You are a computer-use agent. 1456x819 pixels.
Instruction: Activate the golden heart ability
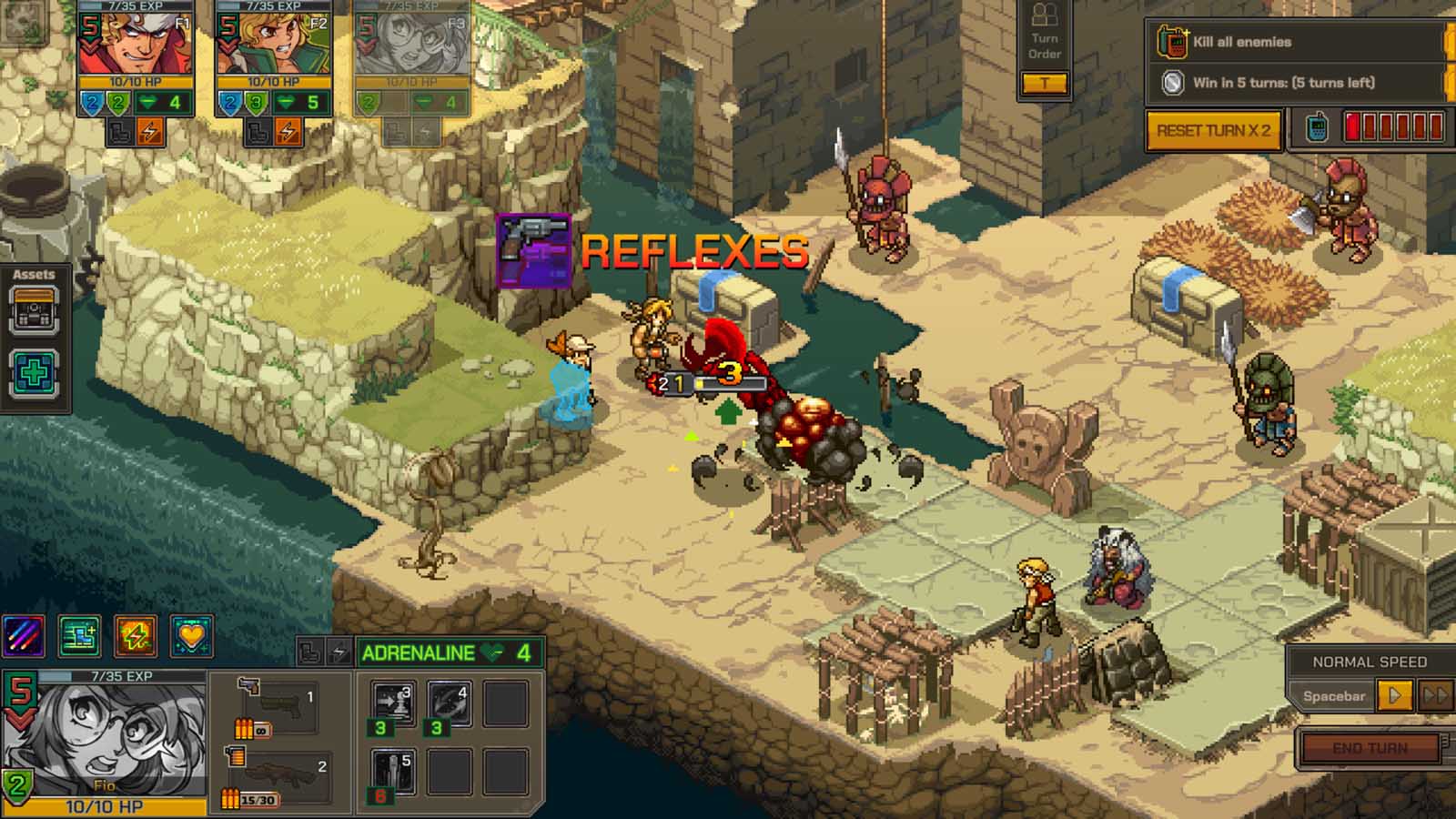pyautogui.click(x=191, y=636)
